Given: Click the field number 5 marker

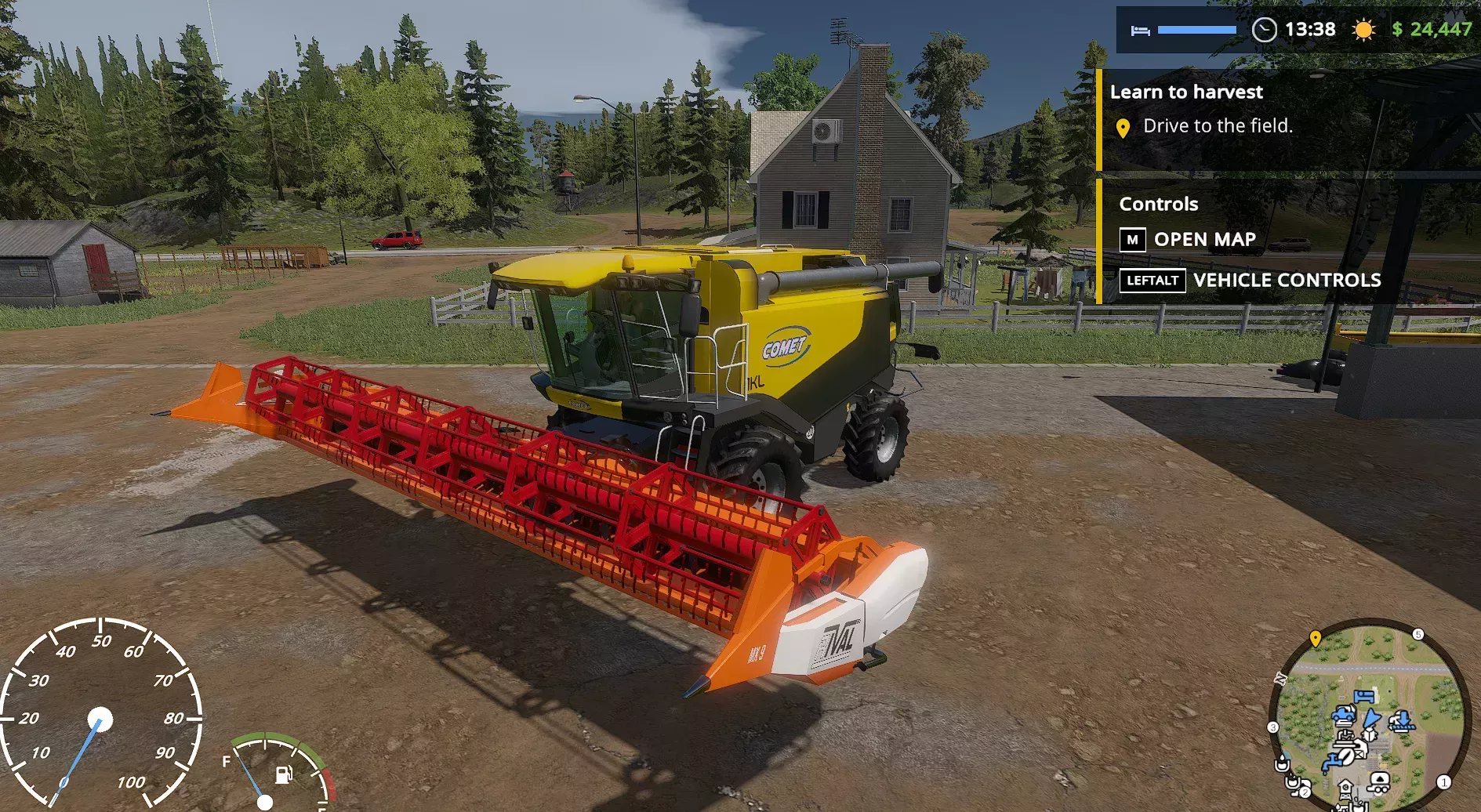Looking at the screenshot, I should (1417, 634).
